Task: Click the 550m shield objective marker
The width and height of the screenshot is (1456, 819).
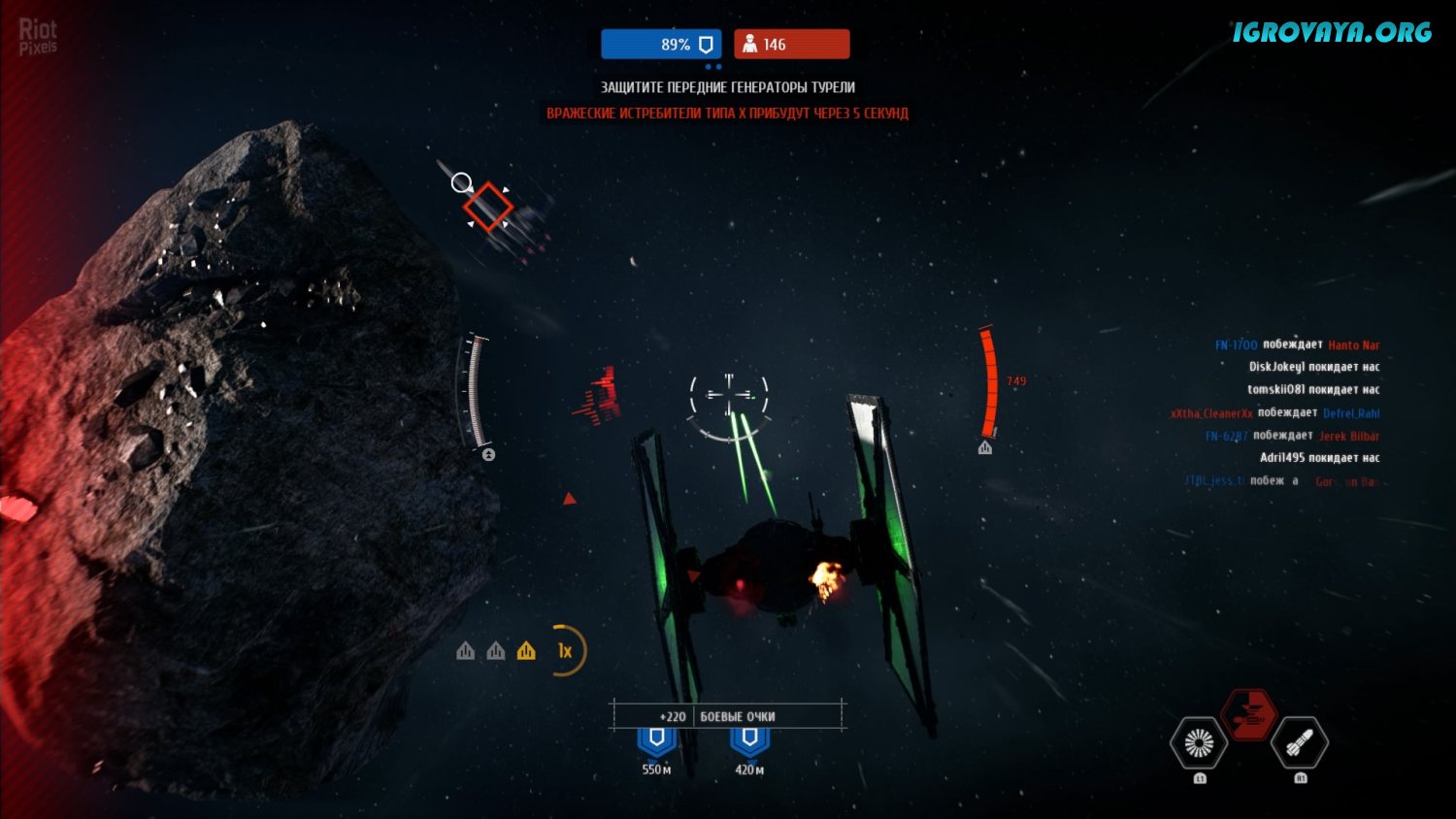Action: (x=656, y=740)
